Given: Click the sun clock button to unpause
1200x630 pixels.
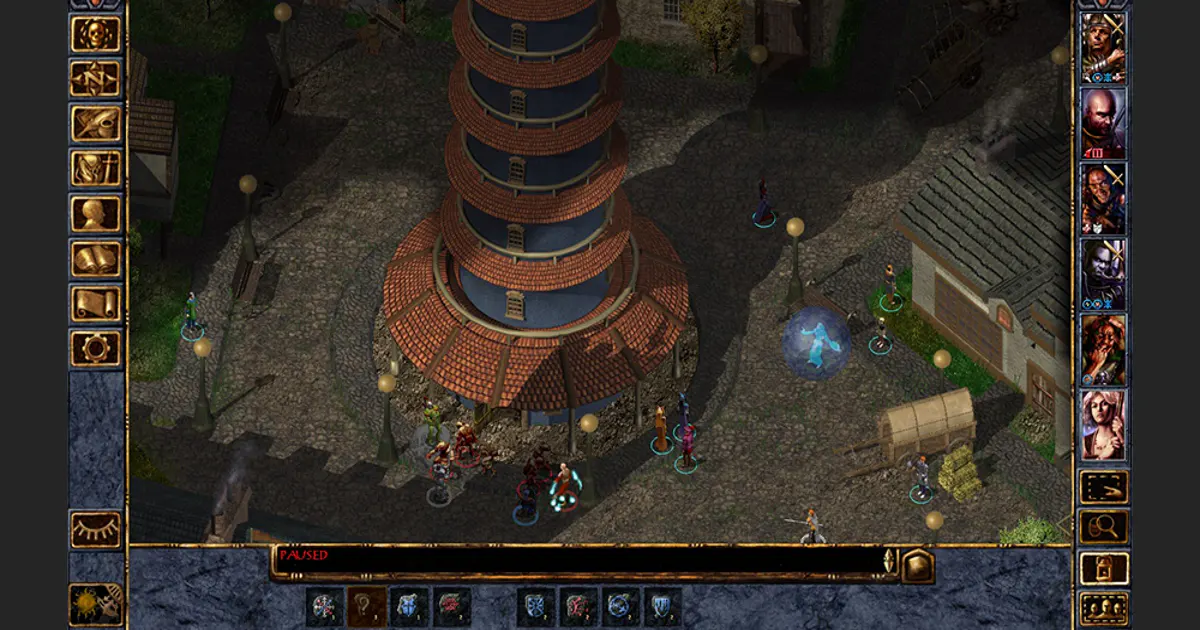Looking at the screenshot, I should 96,604.
